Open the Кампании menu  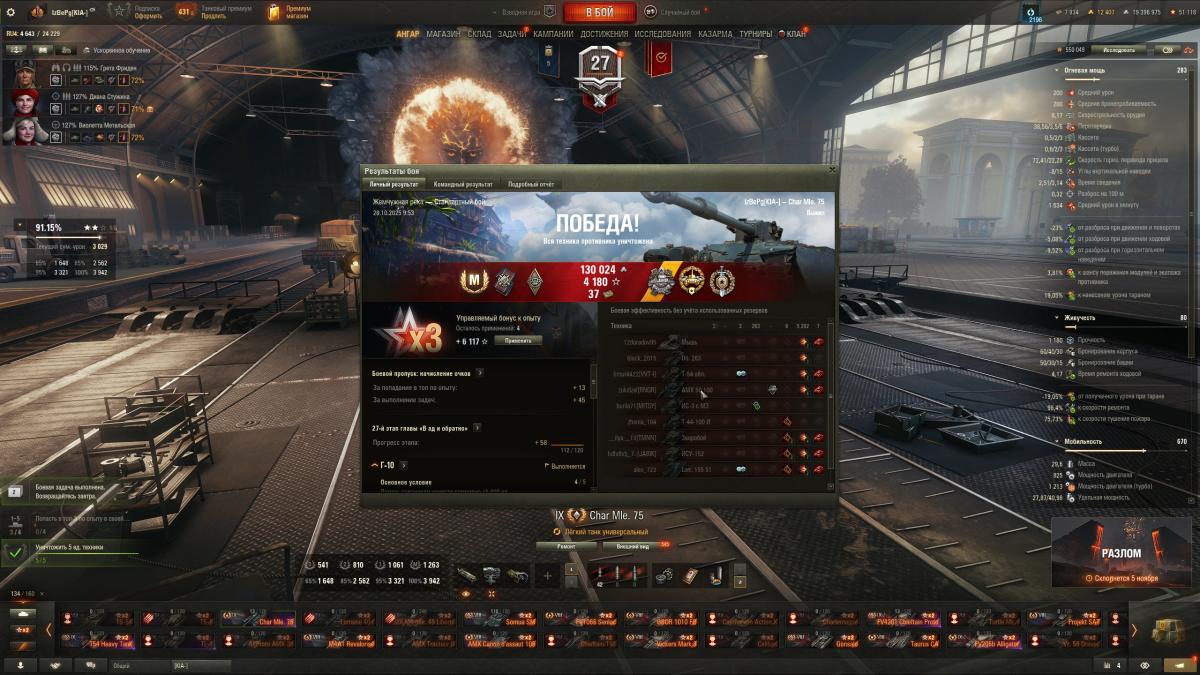point(553,33)
